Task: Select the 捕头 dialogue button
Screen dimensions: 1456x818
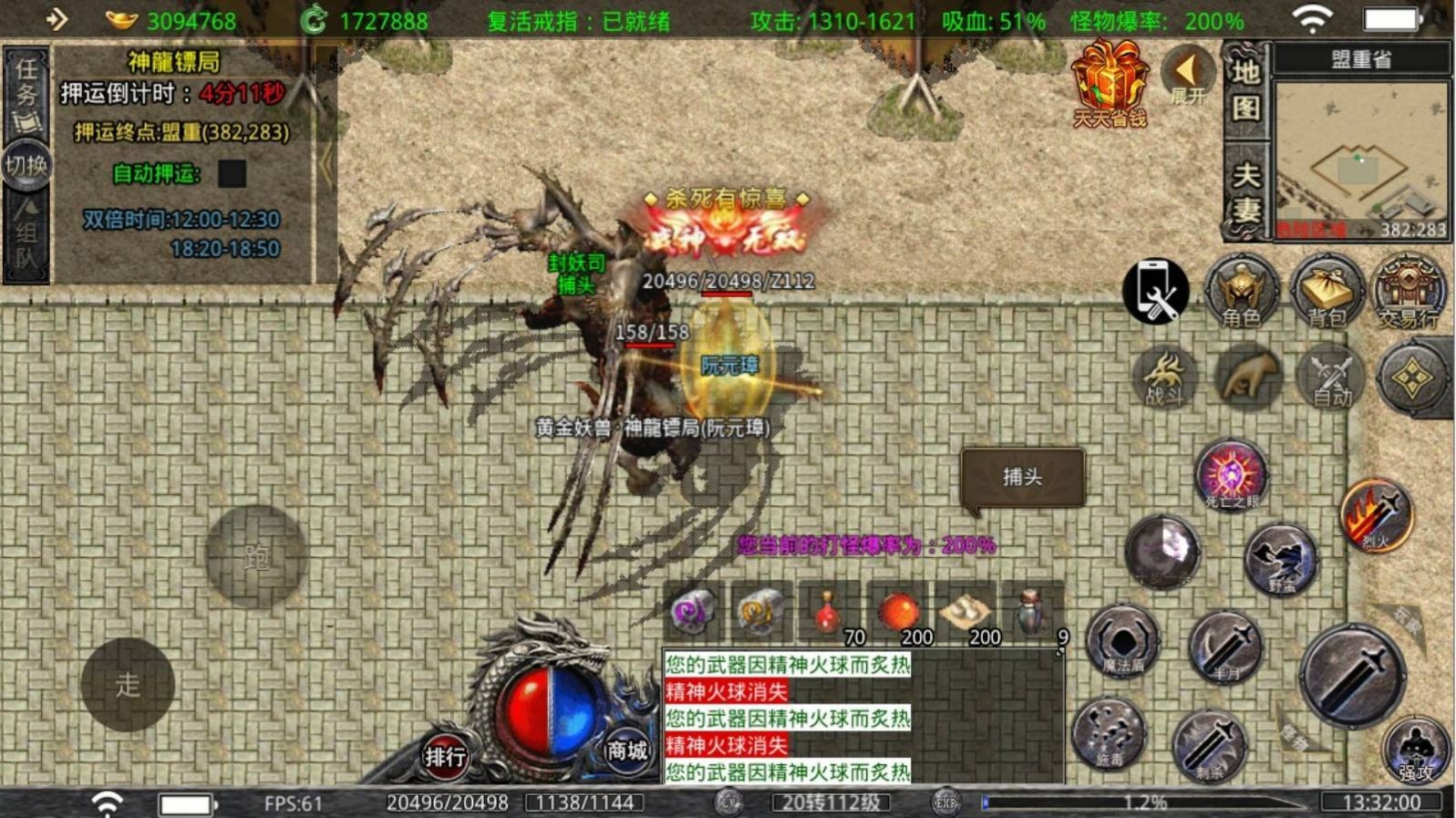Action: pos(1022,477)
